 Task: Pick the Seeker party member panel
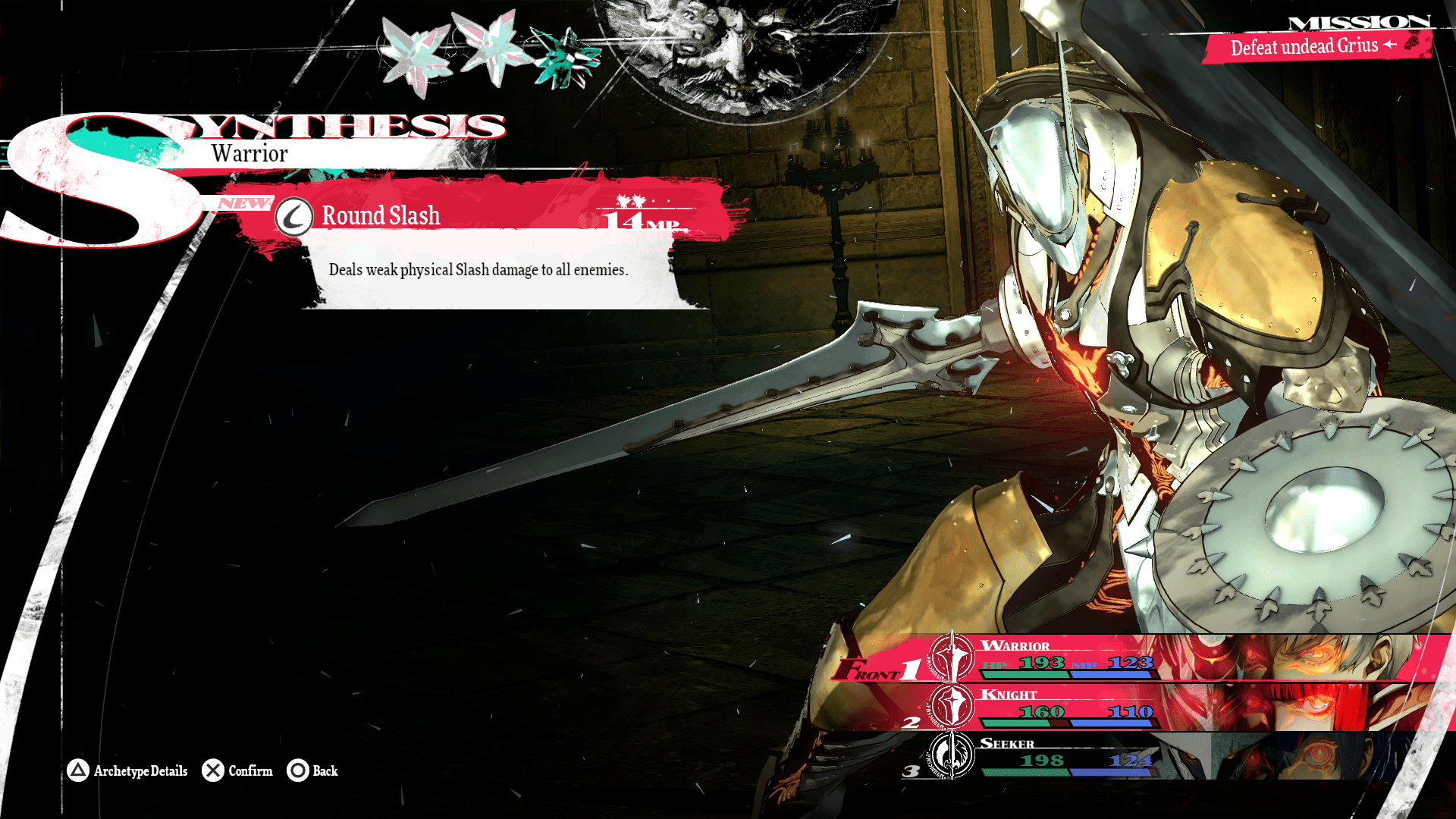tap(1137, 755)
